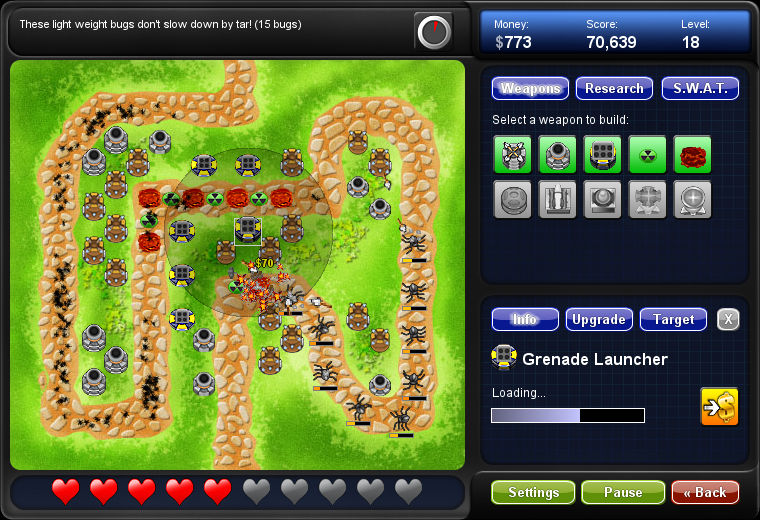760x520 pixels.
Task: Pick the radioactive mine weapon
Action: (647, 154)
